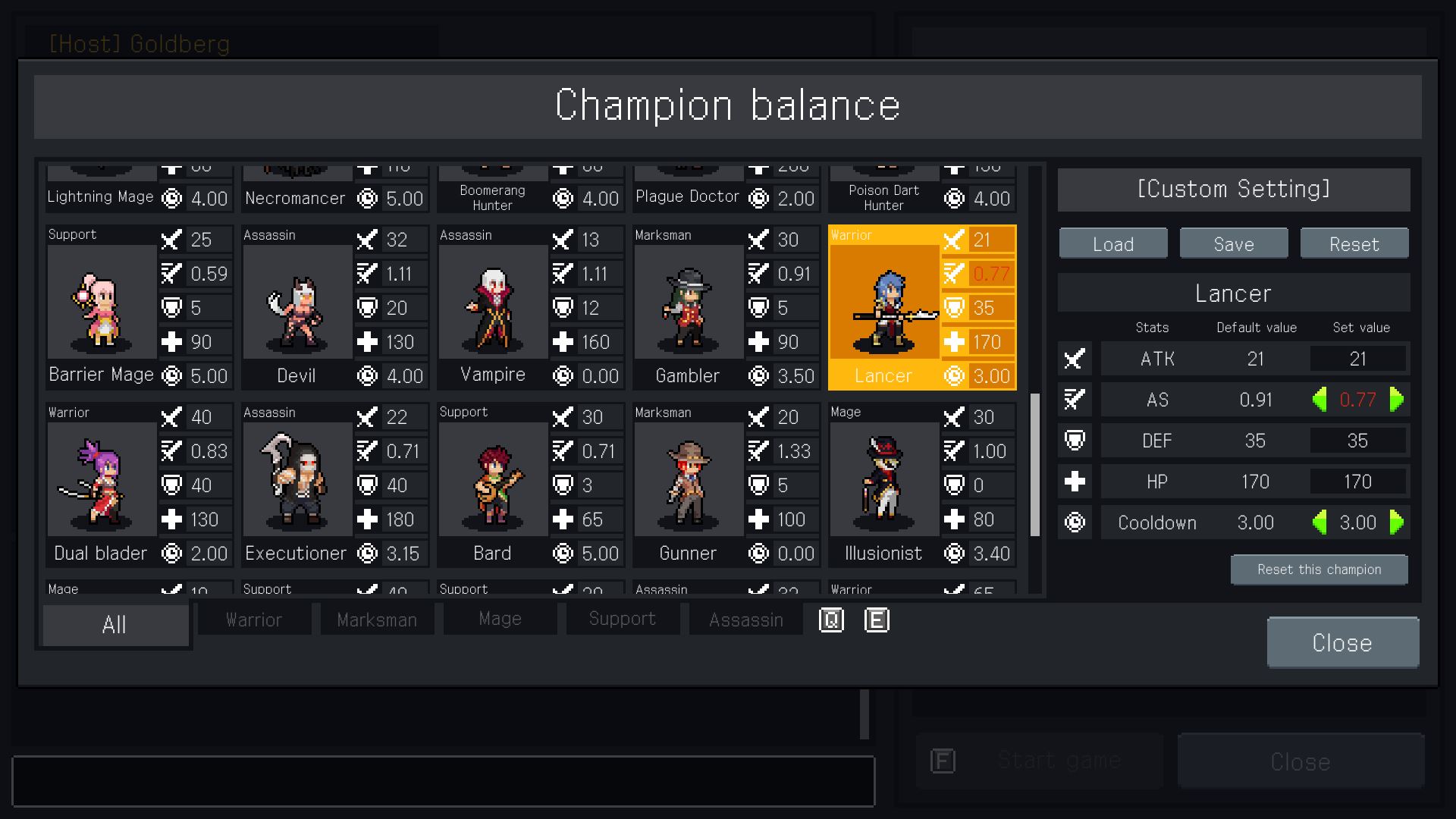Click the HP cross icon on Executioner's card

pyautogui.click(x=368, y=519)
